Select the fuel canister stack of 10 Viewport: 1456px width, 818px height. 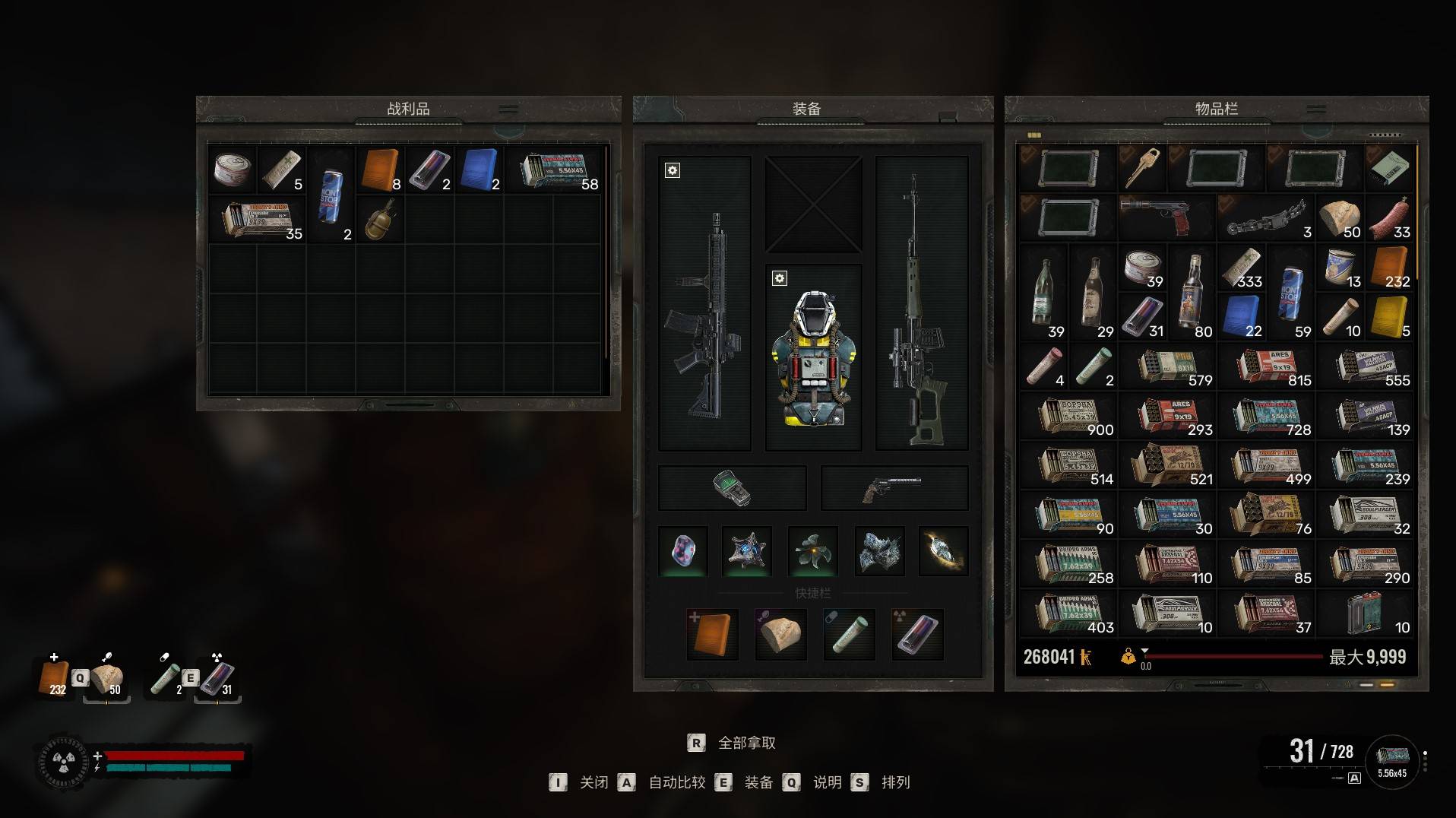click(1366, 613)
